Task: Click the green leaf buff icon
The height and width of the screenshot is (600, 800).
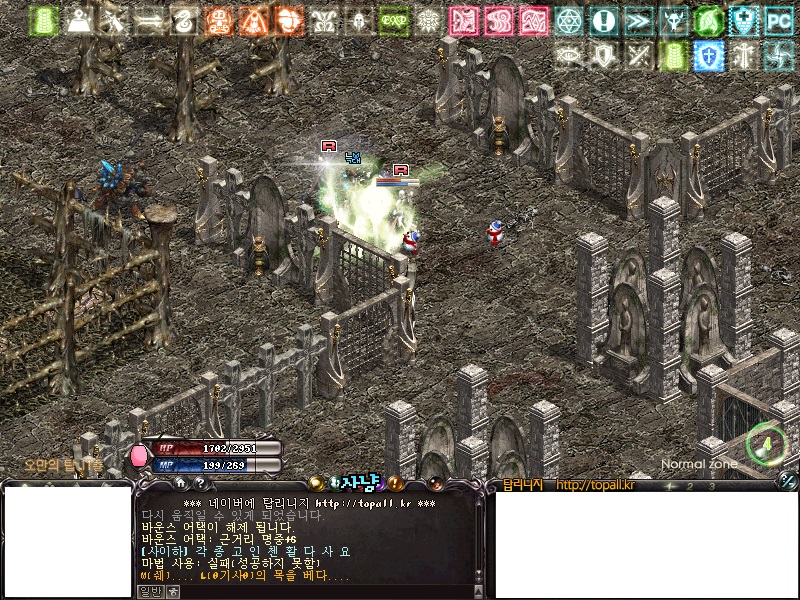Action: (x=708, y=20)
